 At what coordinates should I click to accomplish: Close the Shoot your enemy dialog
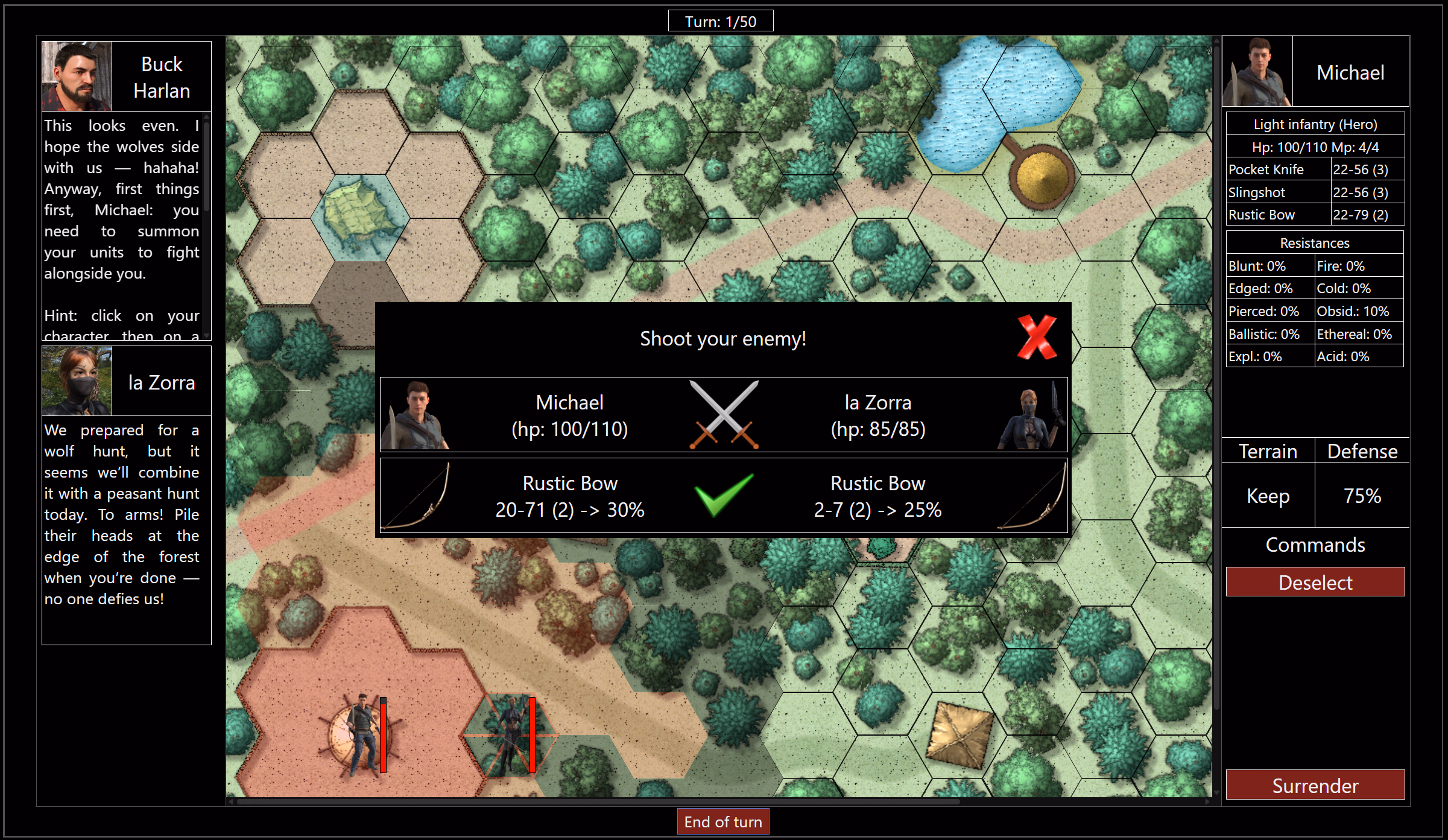pos(1036,338)
